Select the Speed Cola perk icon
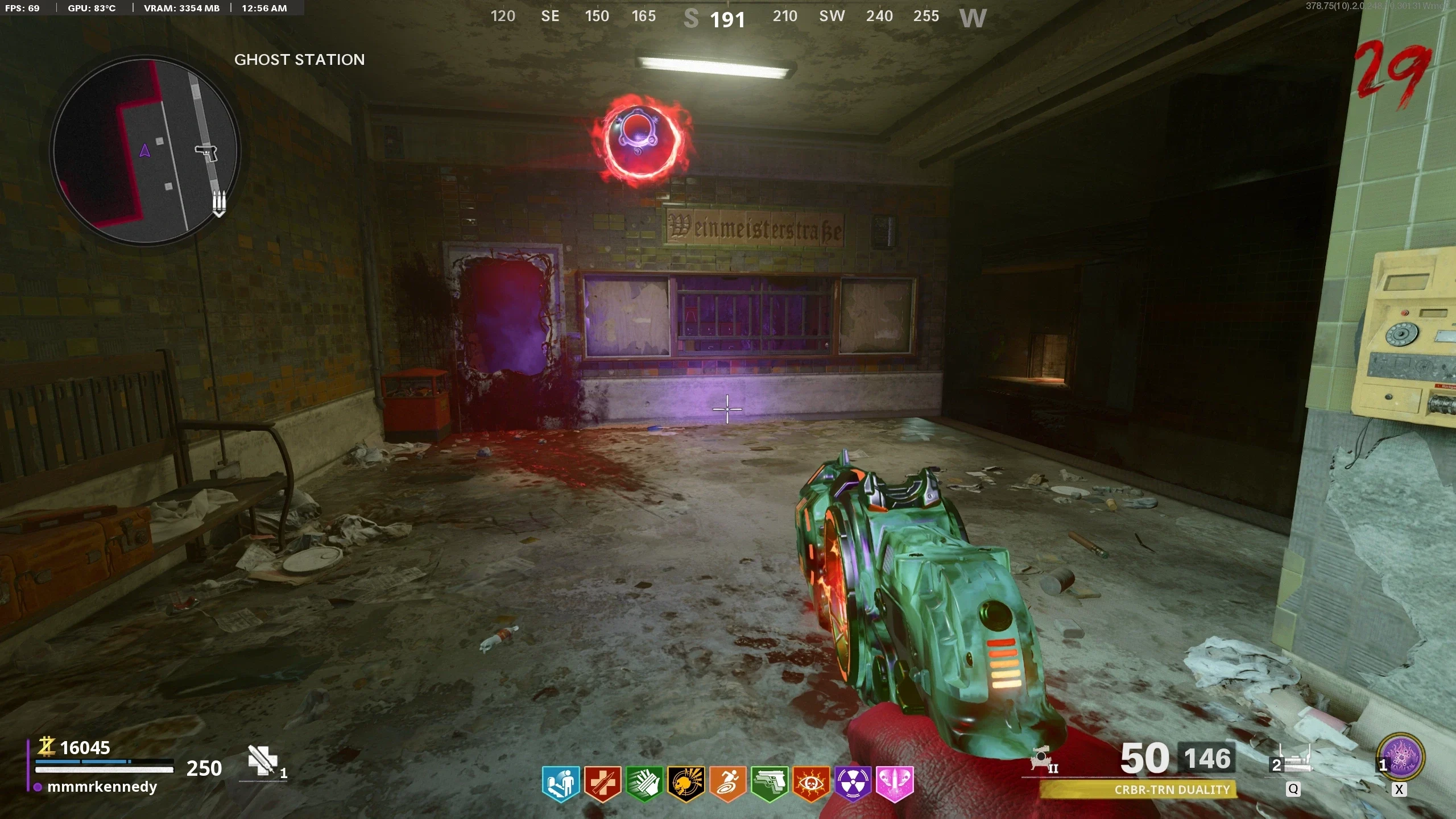The width and height of the screenshot is (1456, 819). click(644, 784)
